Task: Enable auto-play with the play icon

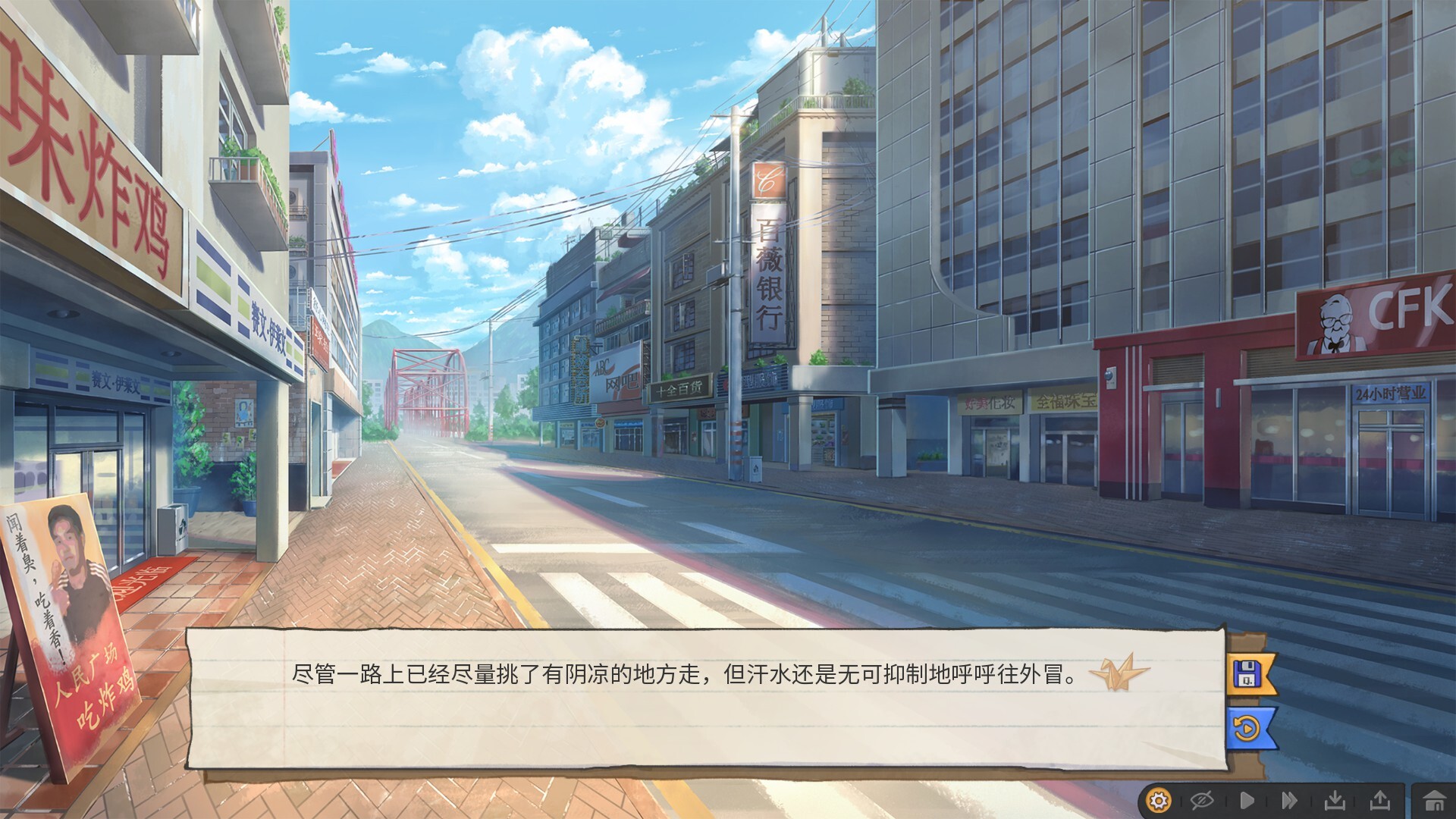Action: pyautogui.click(x=1248, y=800)
